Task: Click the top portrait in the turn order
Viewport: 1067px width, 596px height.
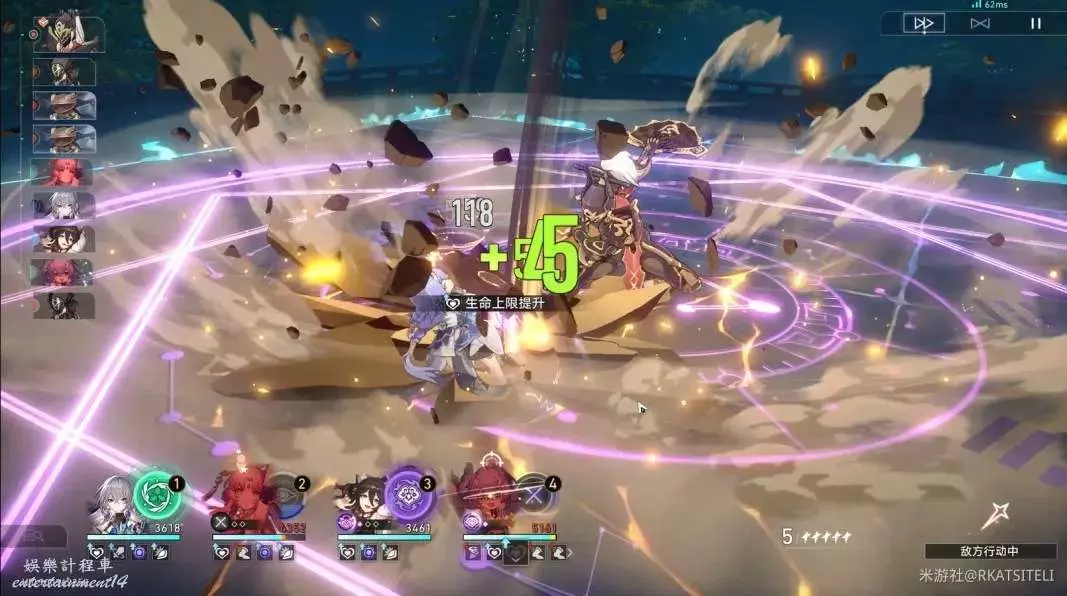Action: point(66,33)
